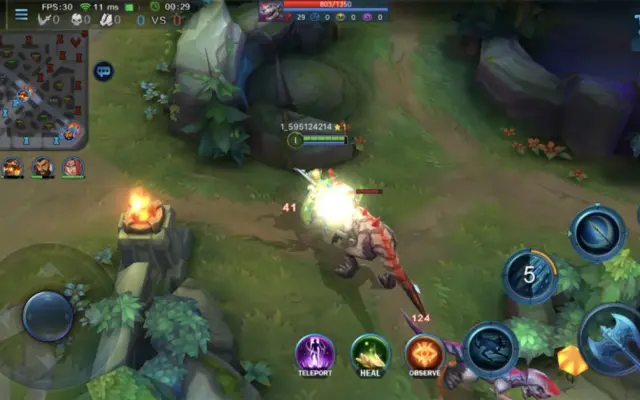This screenshot has height=400, width=640.
Task: Tap the battlefield minimap
Action: [x=44, y=88]
